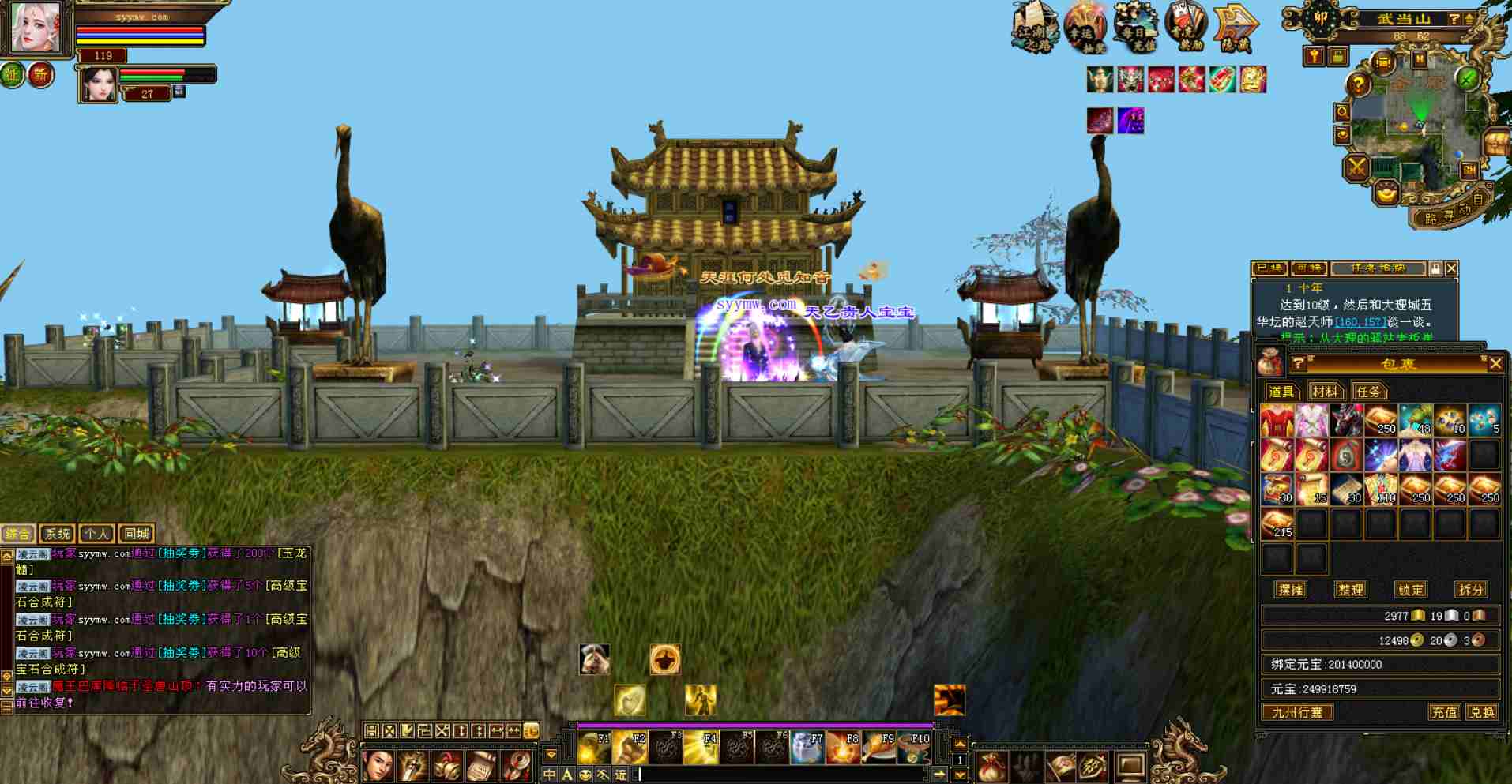Screen dimensions: 1512x784
Task: Open the 九州行囊 bag extension
Action: [x=1297, y=712]
